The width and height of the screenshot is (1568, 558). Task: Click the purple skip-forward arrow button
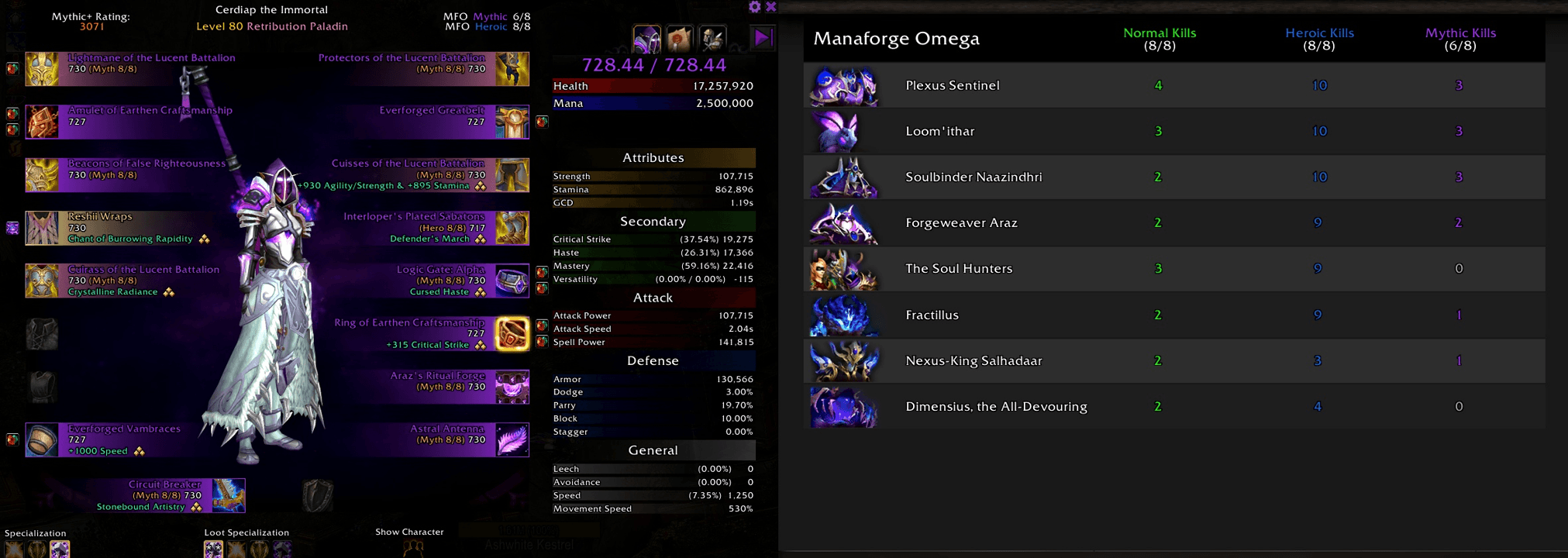763,37
